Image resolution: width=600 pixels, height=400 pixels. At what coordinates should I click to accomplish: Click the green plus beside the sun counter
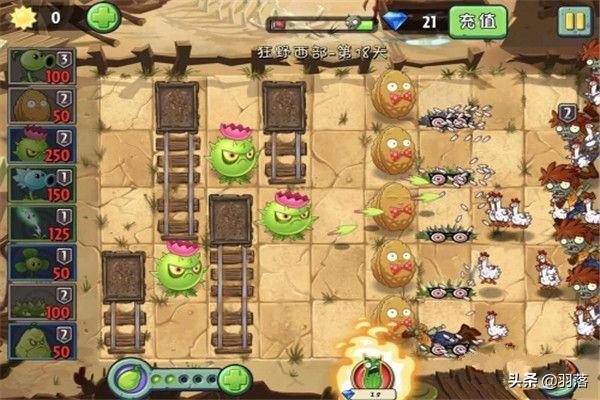pyautogui.click(x=102, y=16)
